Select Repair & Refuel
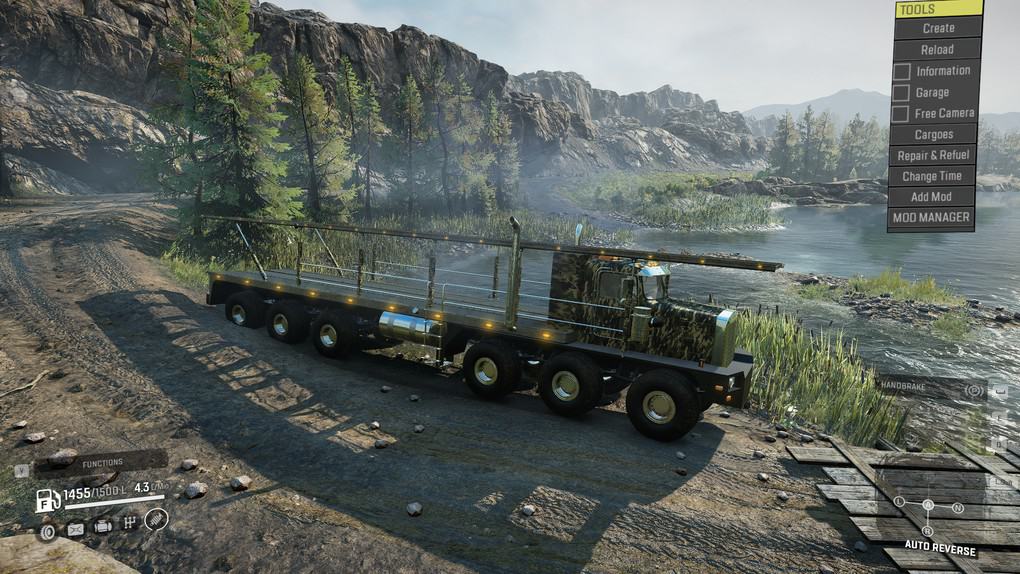1020x574 pixels. coord(932,155)
